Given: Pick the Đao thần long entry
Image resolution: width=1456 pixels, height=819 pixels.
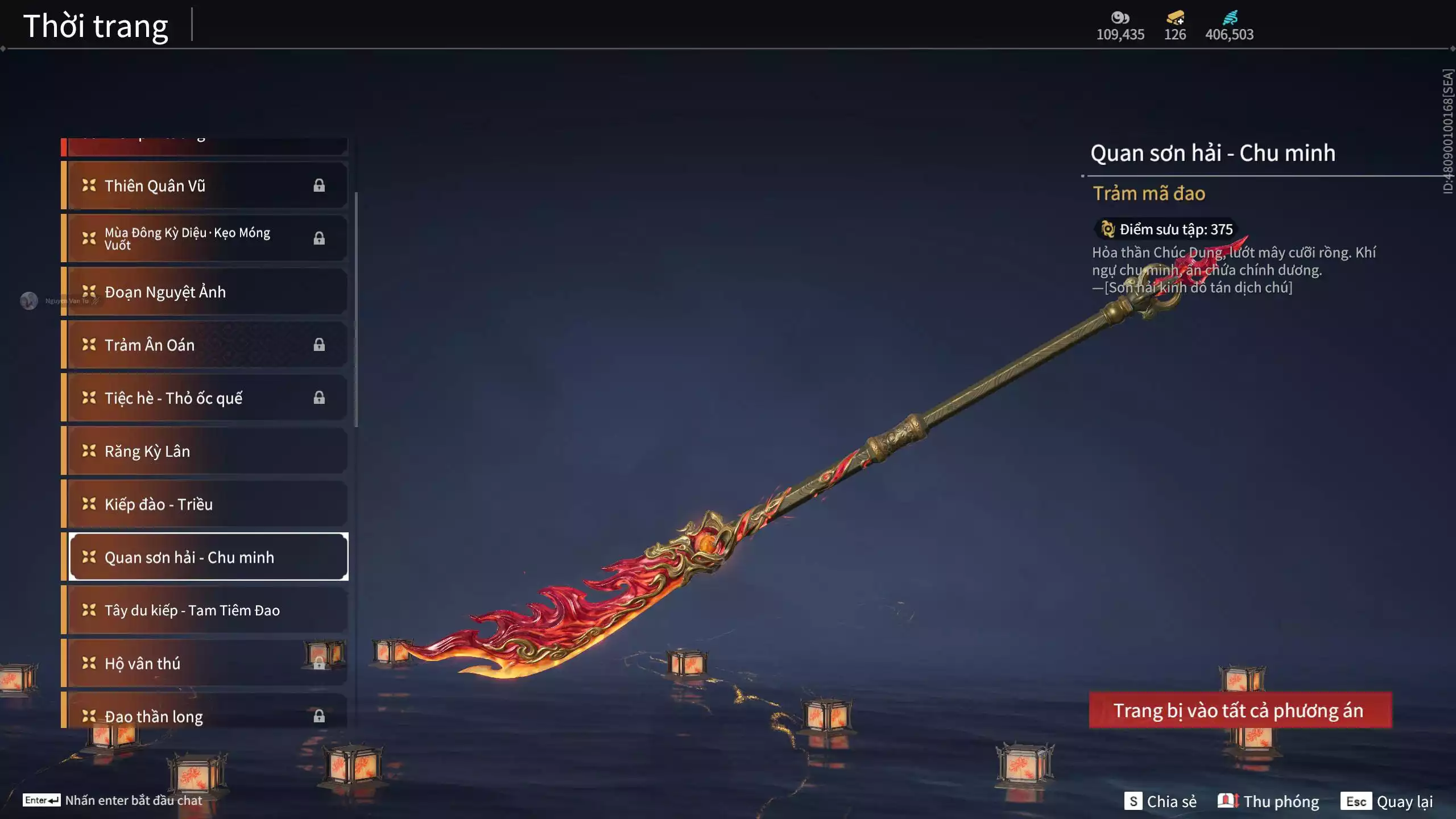Looking at the screenshot, I should point(205,715).
